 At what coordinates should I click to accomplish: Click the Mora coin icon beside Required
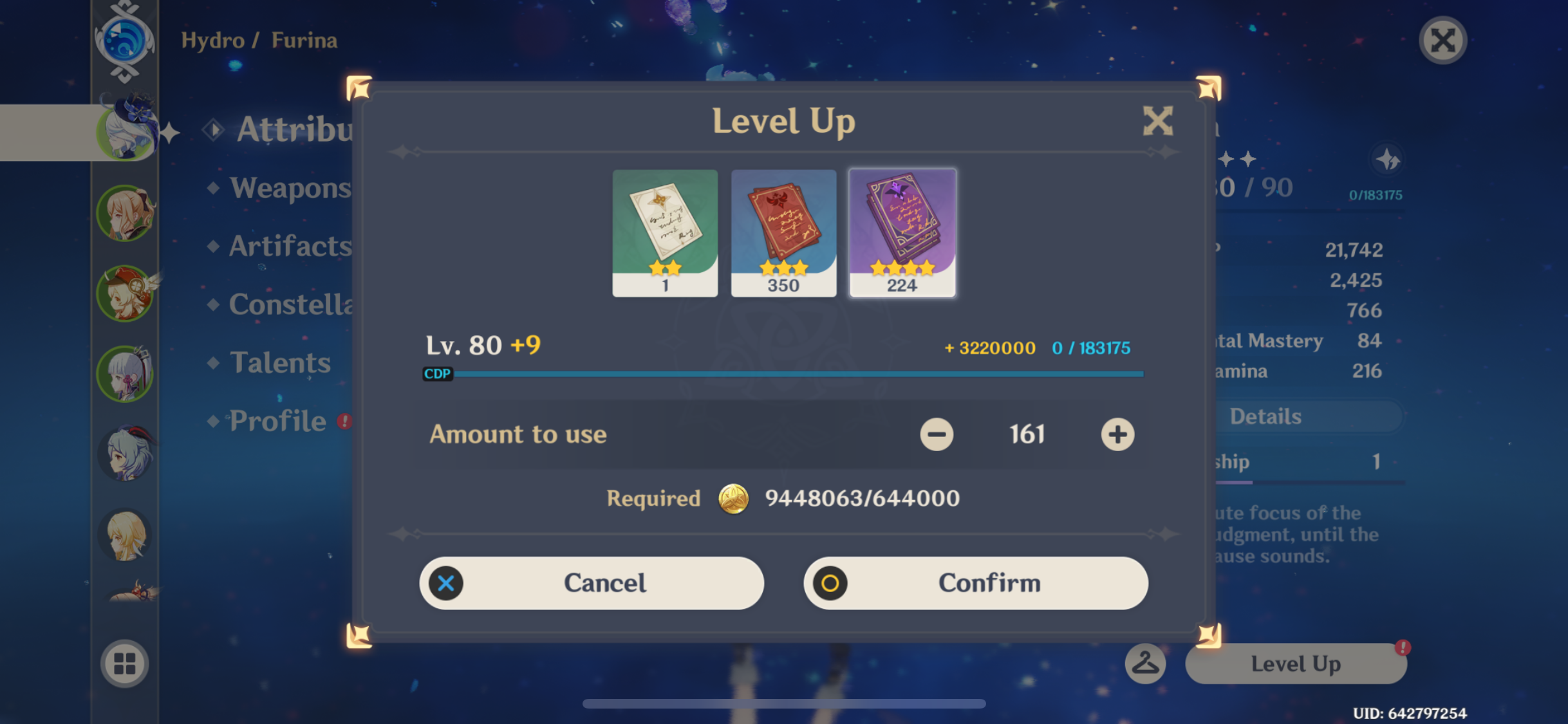[734, 499]
